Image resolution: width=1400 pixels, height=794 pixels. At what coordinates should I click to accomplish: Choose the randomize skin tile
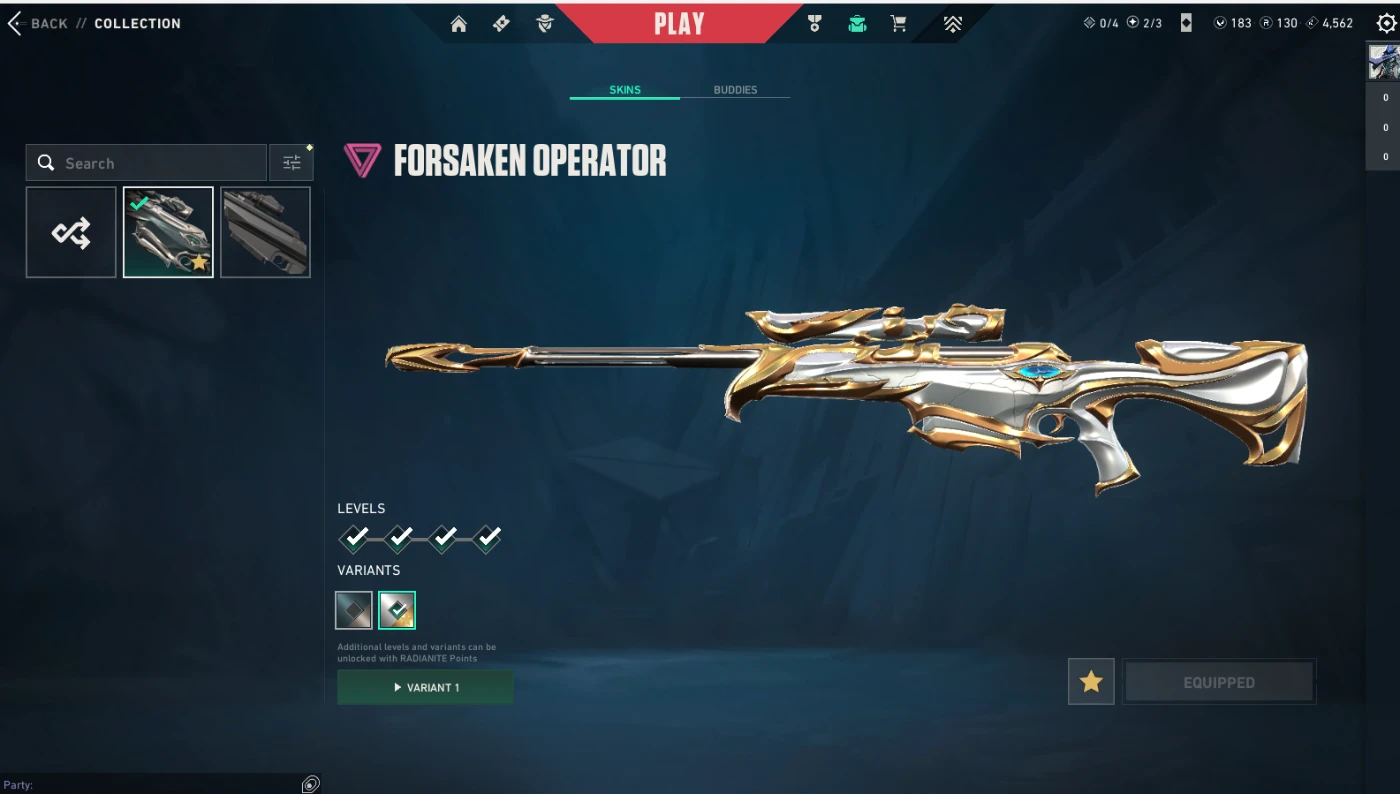pyautogui.click(x=71, y=232)
